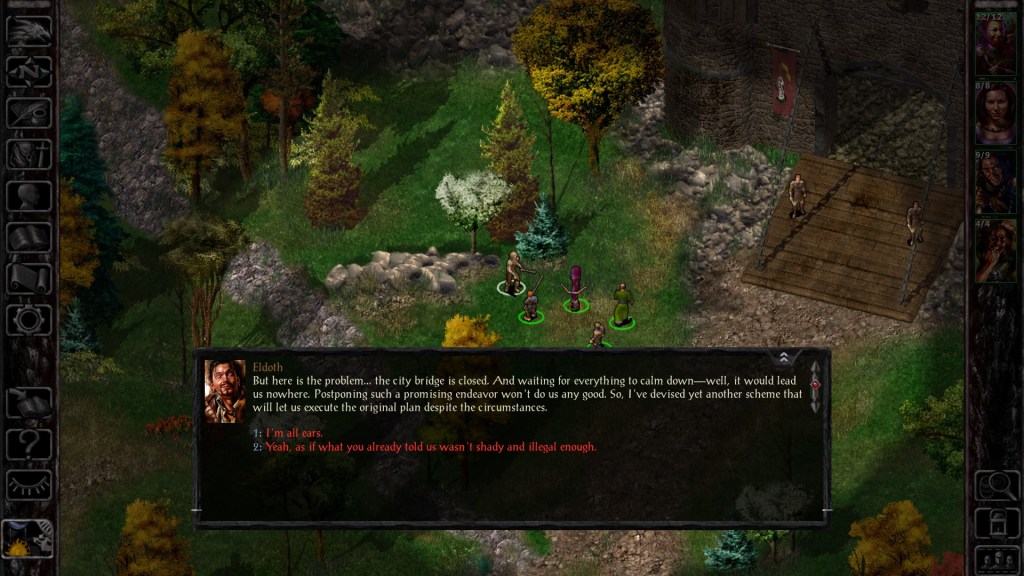
Task: Select the party portrait showing 9/9 health
Action: pyautogui.click(x=995, y=183)
